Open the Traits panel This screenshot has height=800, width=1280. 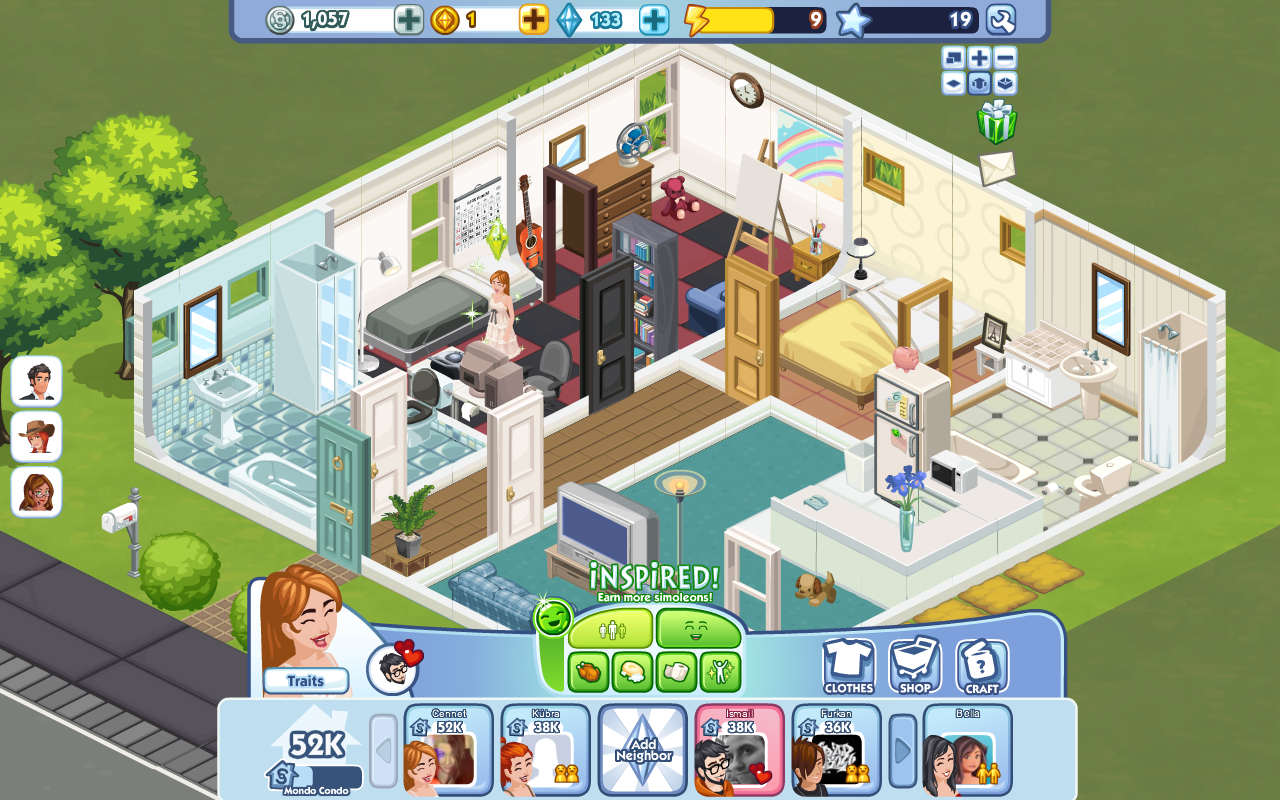305,681
